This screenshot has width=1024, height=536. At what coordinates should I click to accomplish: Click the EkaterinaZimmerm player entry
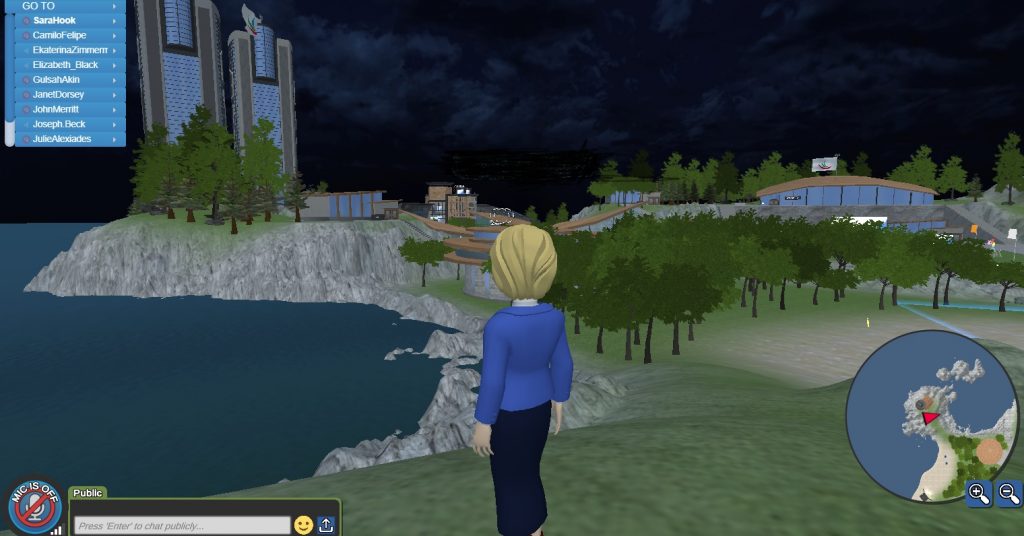click(x=68, y=50)
